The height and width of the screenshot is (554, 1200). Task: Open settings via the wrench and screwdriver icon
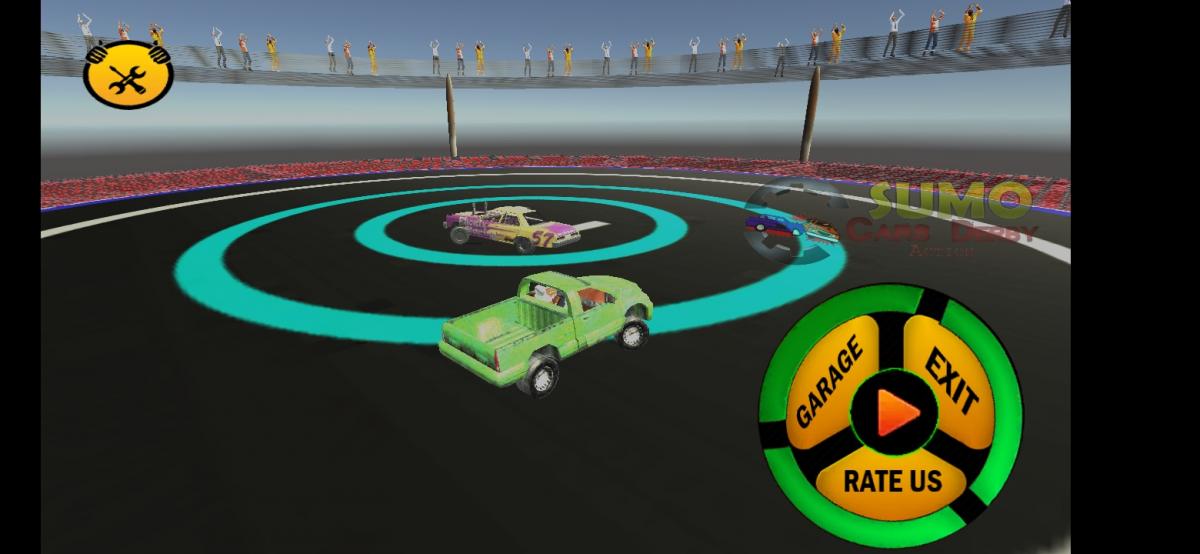point(128,76)
